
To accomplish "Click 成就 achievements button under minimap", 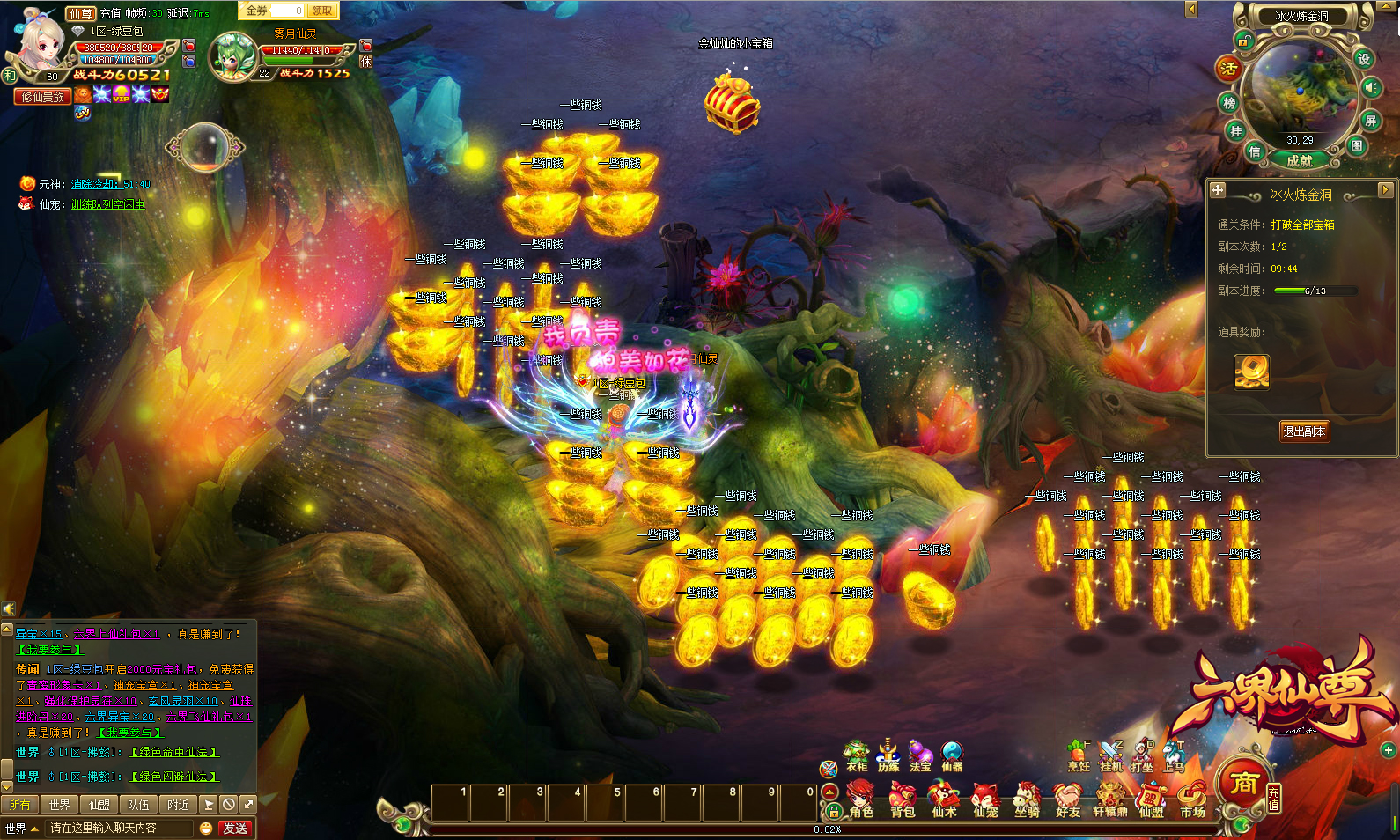I will (1300, 160).
